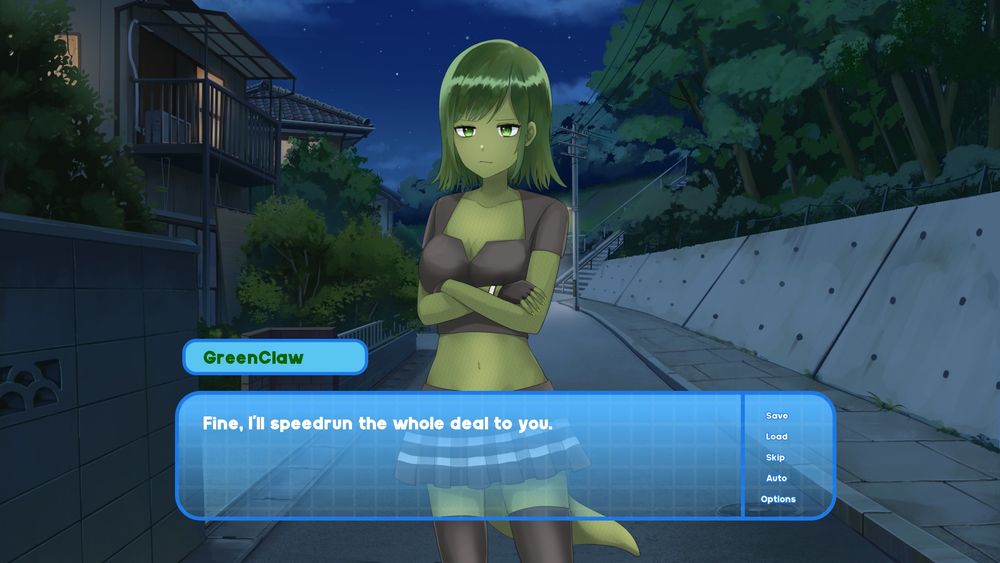Open the Load game screen
This screenshot has width=1000, height=563.
[x=777, y=437]
